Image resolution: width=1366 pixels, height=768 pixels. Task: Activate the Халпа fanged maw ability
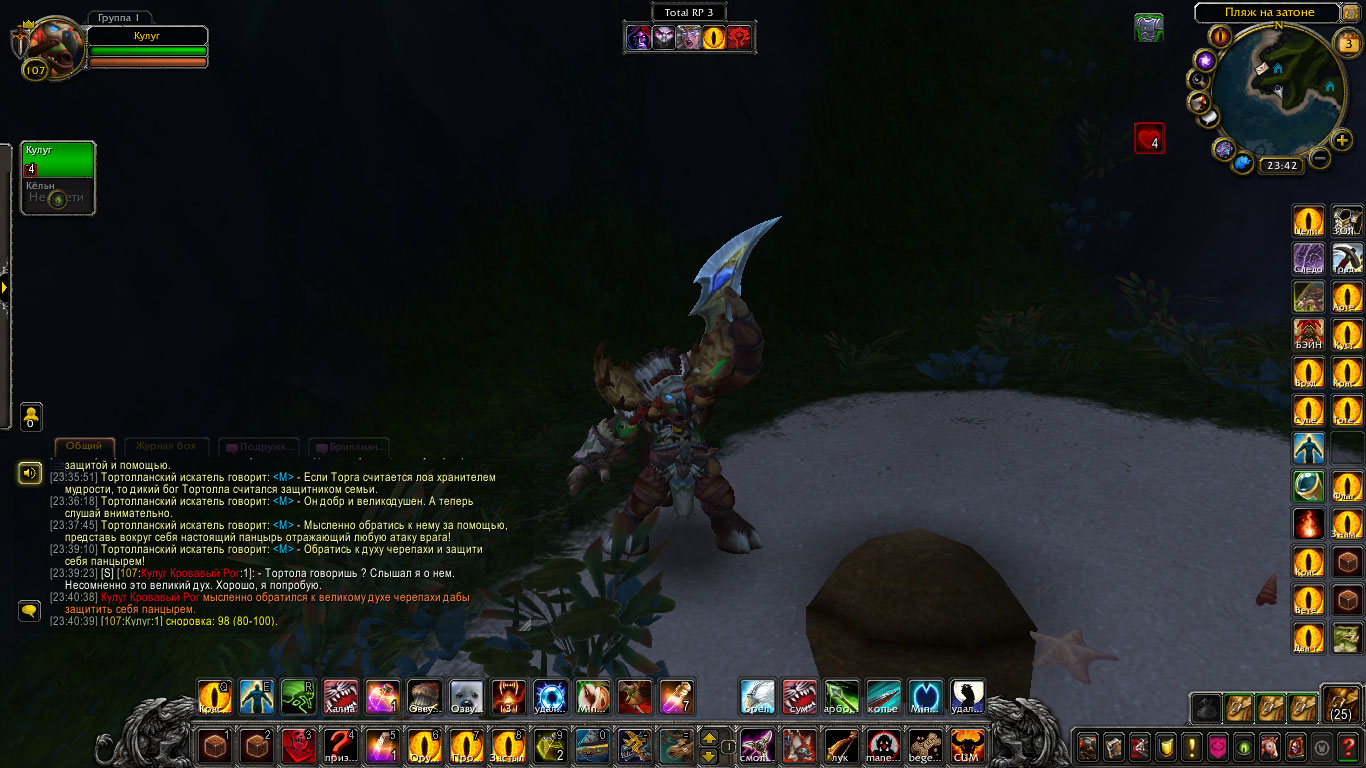click(x=340, y=696)
